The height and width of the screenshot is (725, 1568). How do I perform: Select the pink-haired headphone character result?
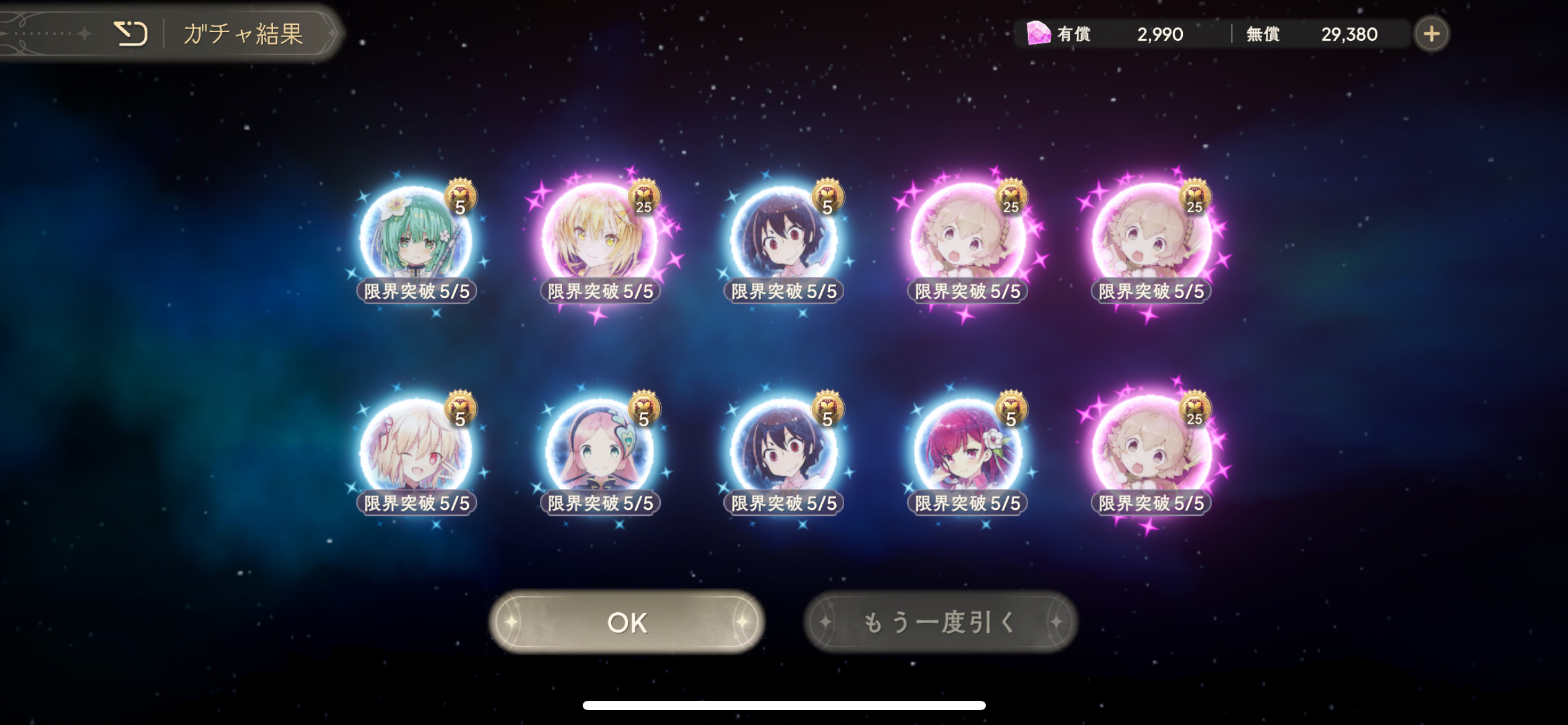[599, 452]
